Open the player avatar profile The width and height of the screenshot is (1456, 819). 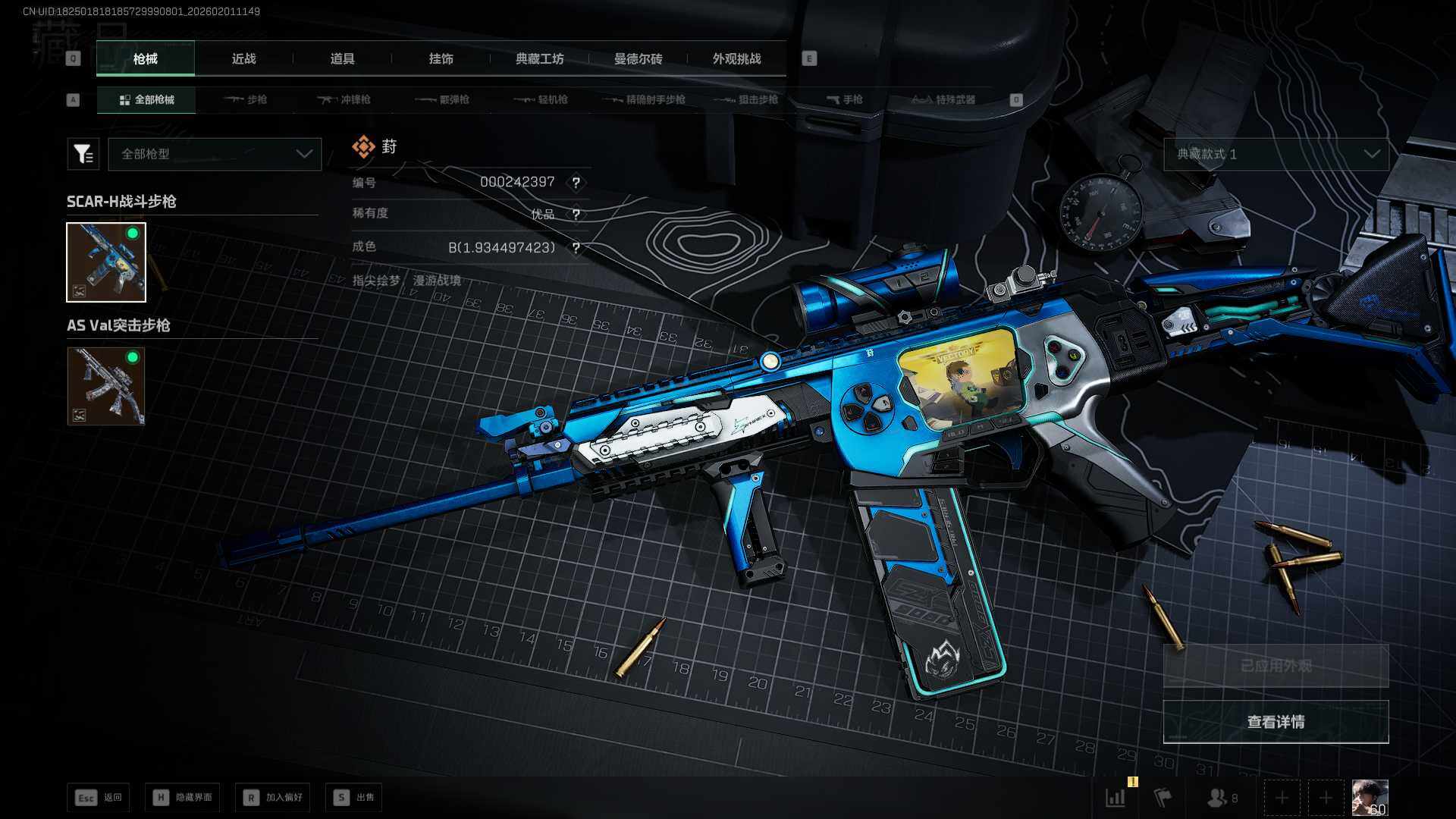click(x=1370, y=798)
